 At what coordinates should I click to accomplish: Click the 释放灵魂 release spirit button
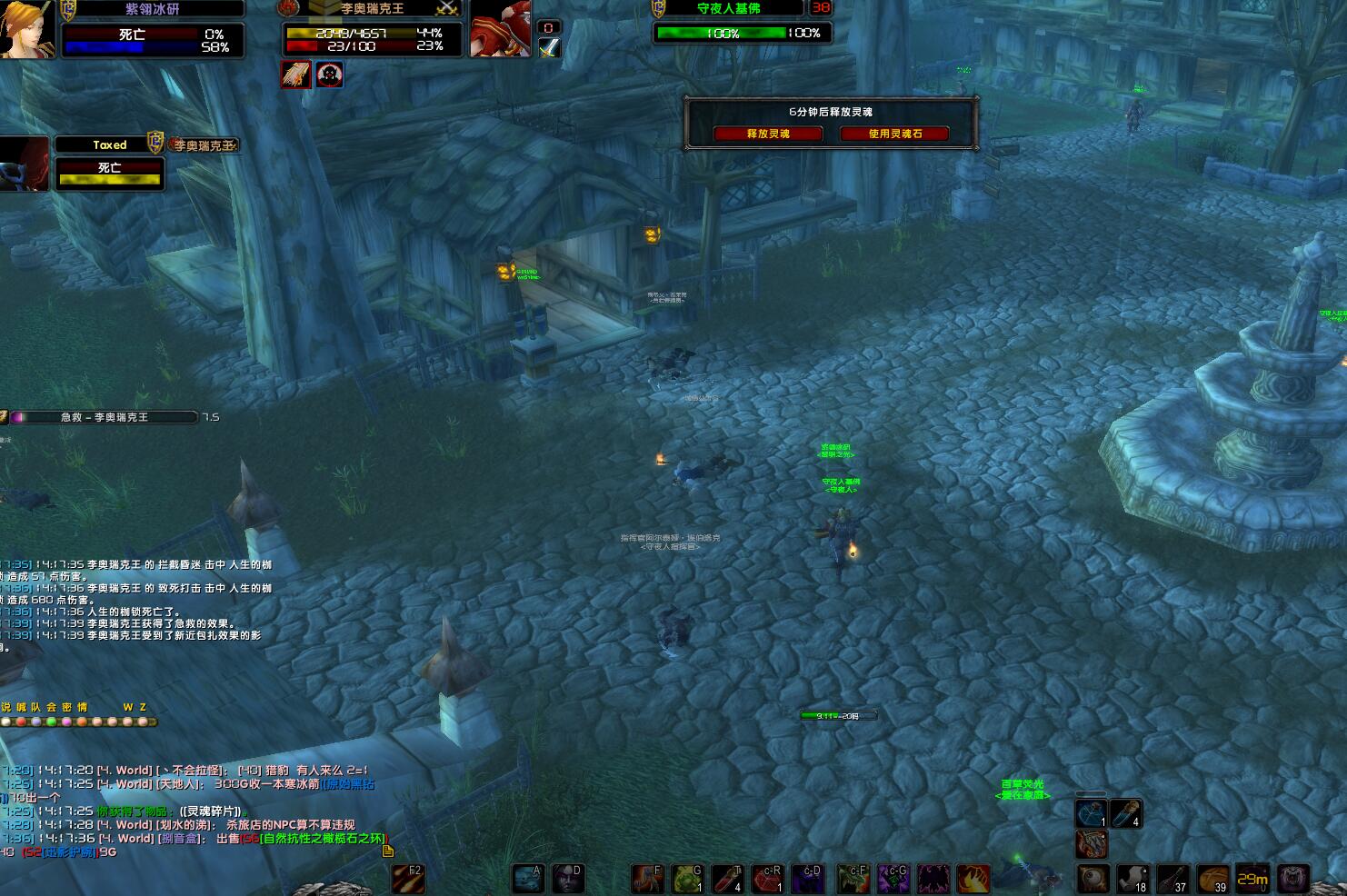768,134
